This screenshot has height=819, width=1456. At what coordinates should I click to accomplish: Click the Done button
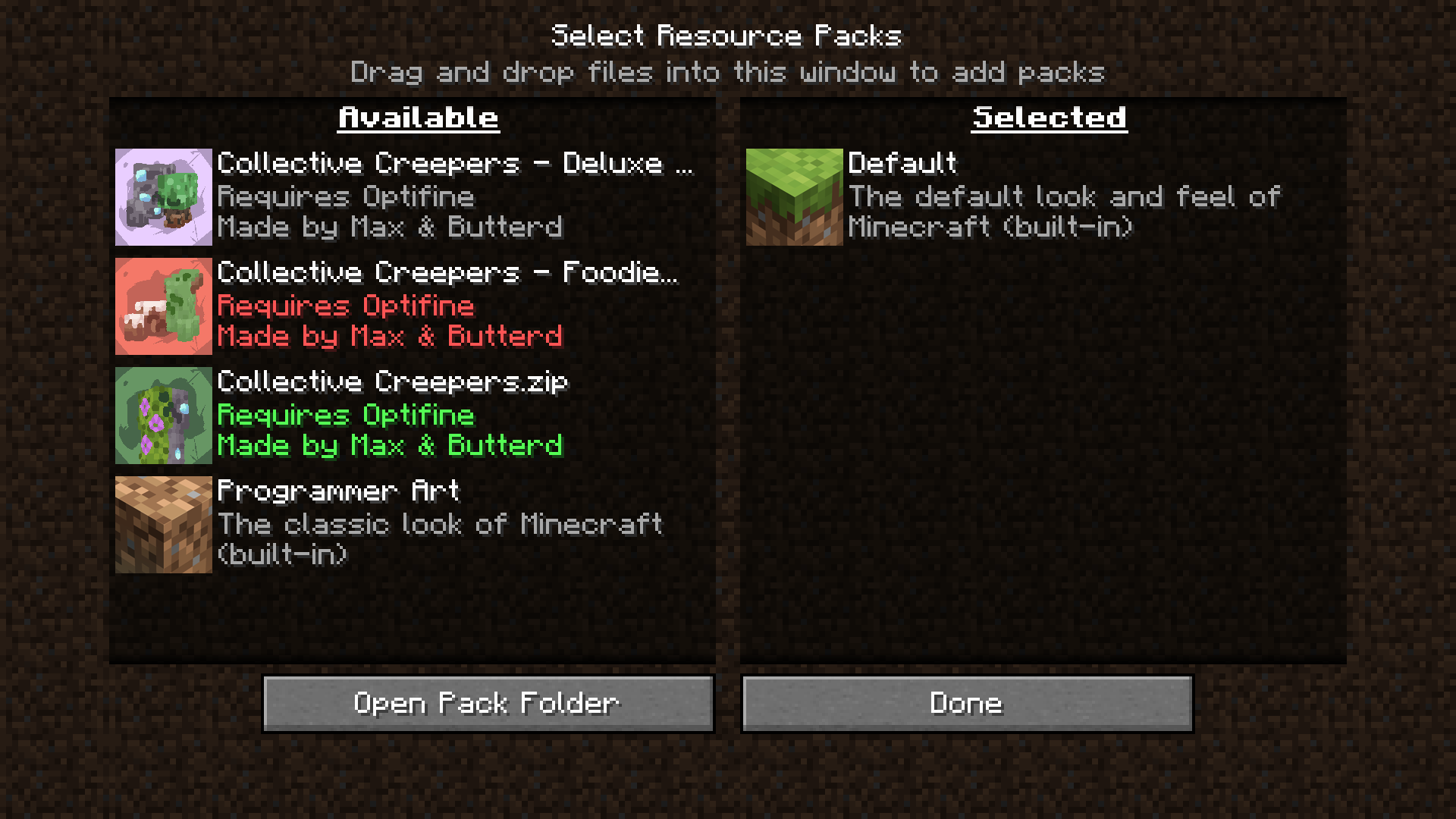[x=966, y=703]
